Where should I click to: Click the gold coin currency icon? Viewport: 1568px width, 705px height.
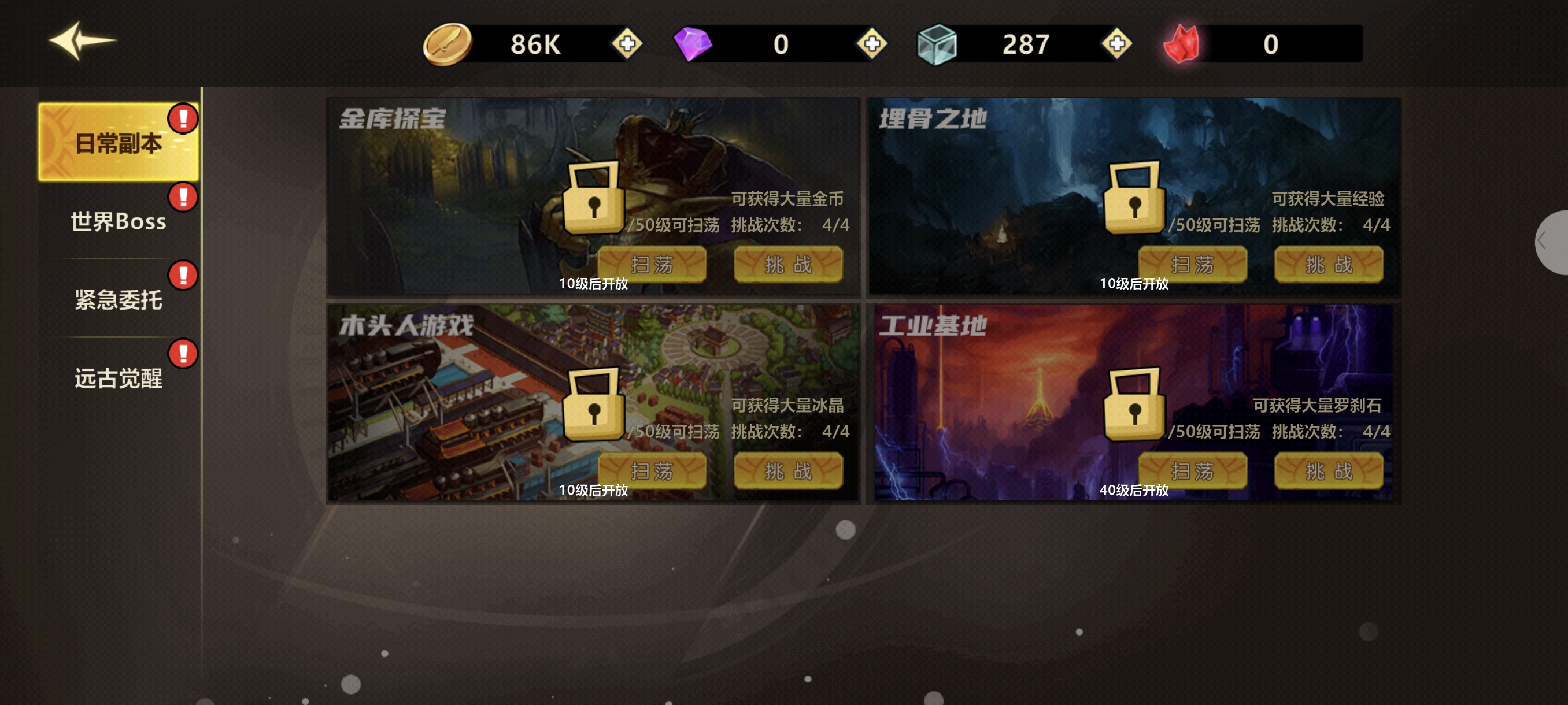(x=446, y=44)
